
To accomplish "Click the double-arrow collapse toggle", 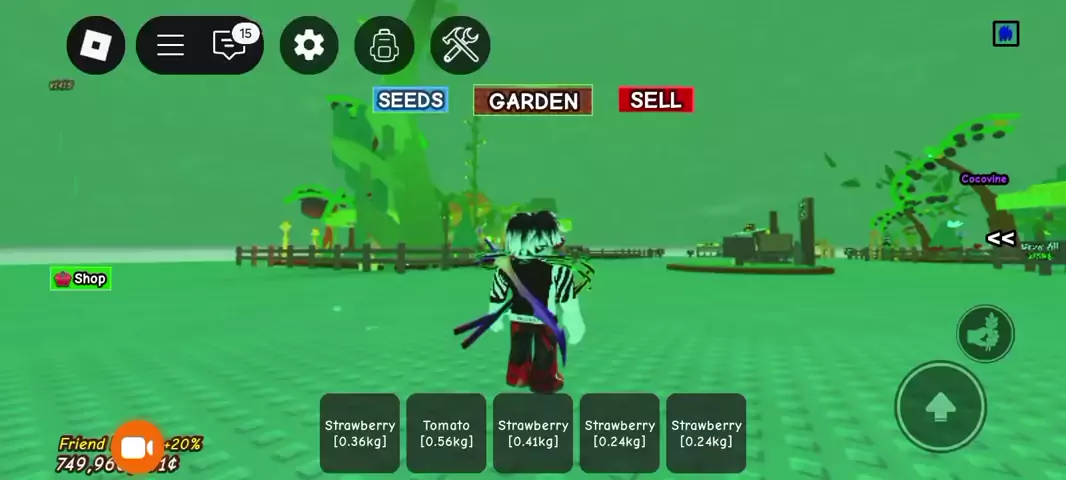I will (x=1000, y=238).
